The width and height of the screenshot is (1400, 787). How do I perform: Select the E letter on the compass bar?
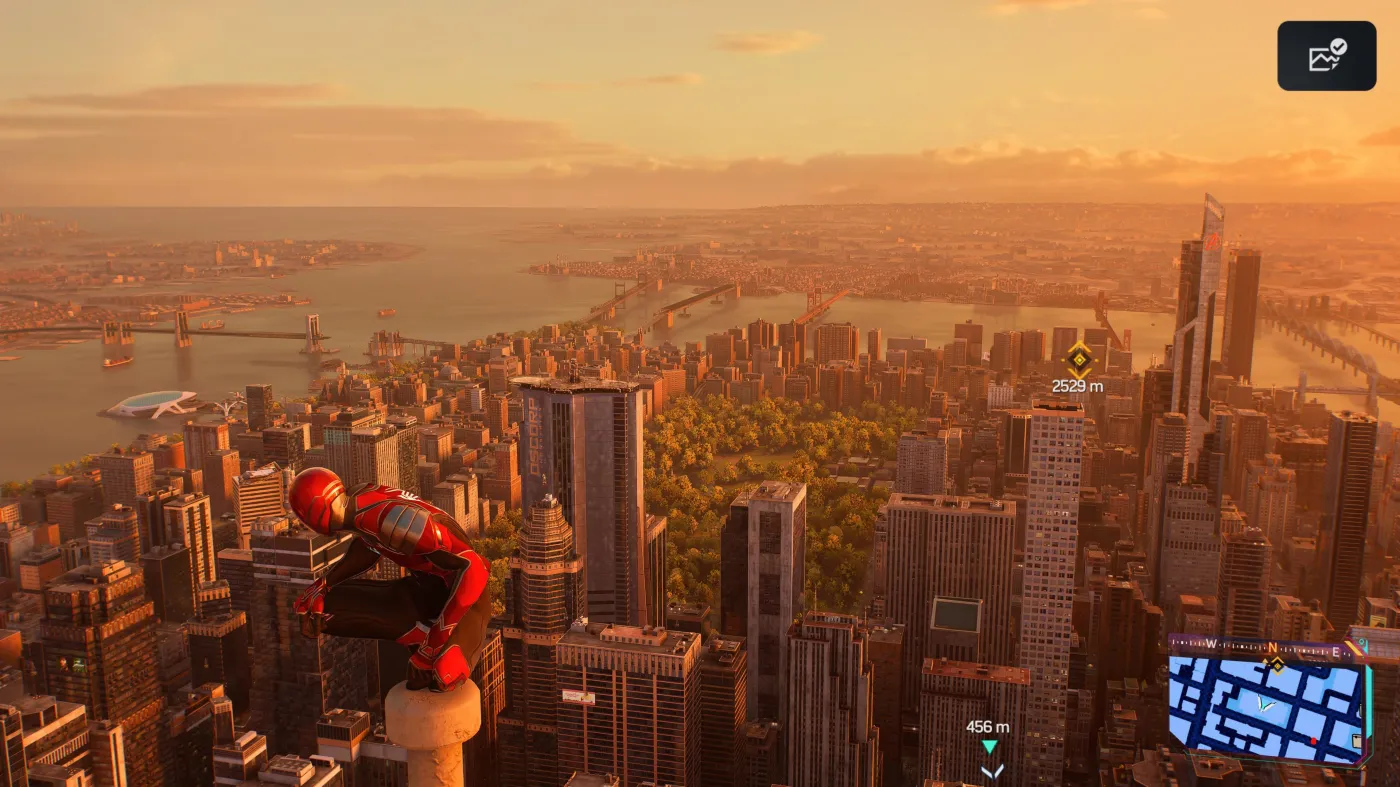click(x=1336, y=651)
